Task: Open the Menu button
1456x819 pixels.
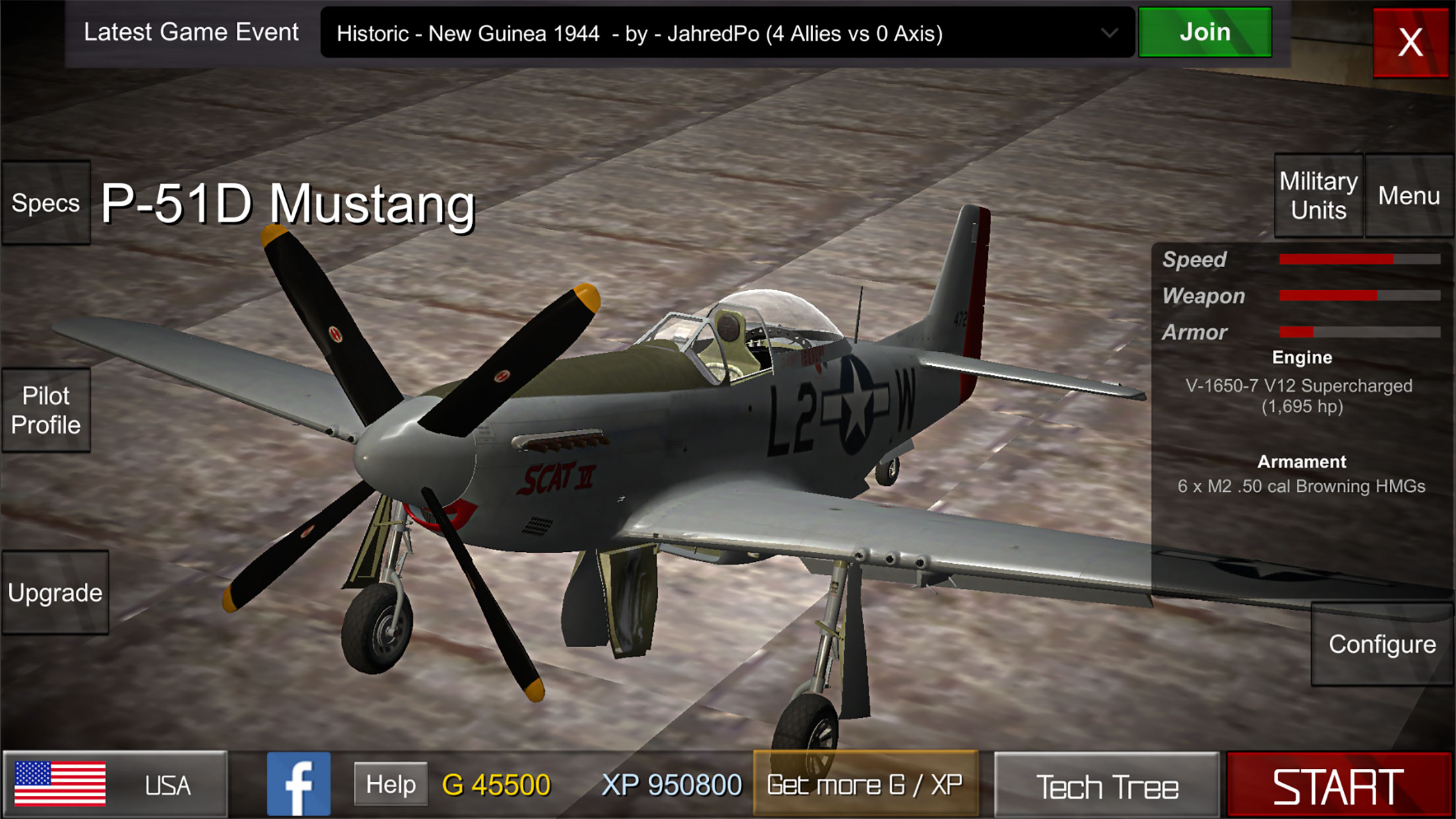Action: click(1409, 196)
